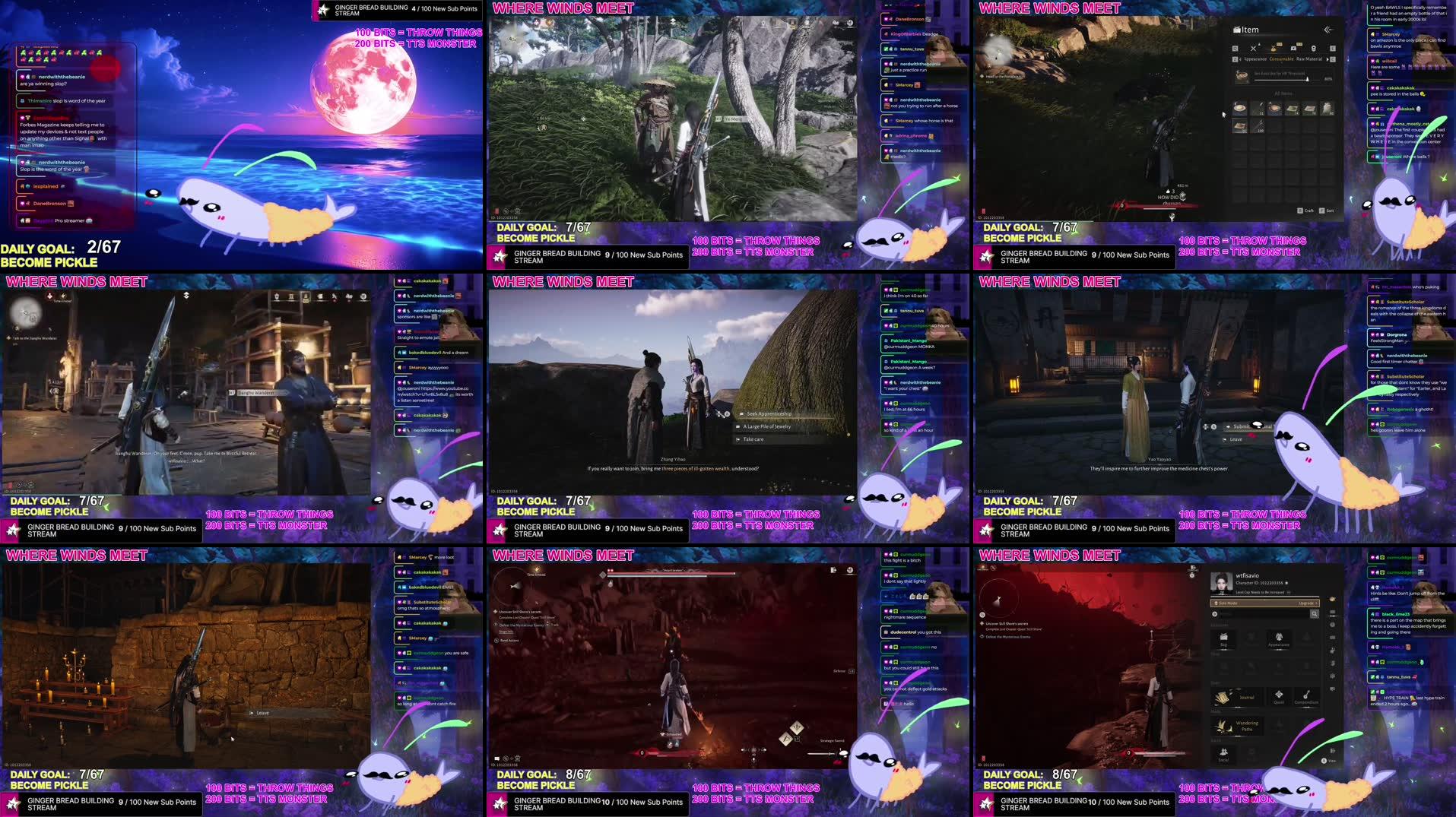This screenshot has height=817, width=1456.
Task: Click the left arrow before the Appearance tab
Action: 1241,59
